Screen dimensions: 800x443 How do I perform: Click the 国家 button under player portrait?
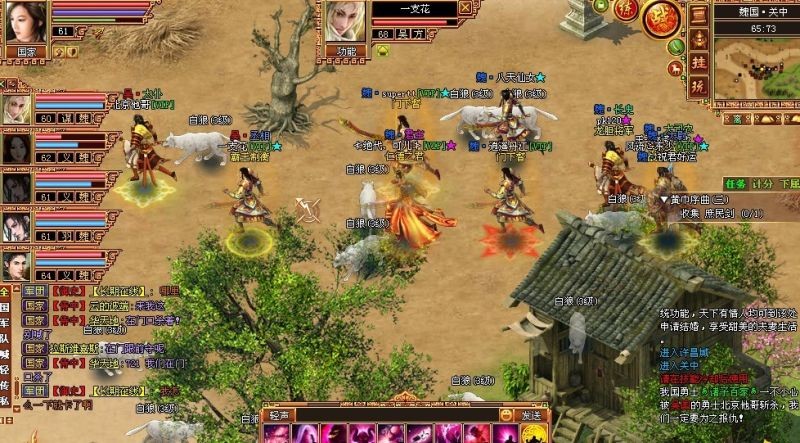coord(23,50)
